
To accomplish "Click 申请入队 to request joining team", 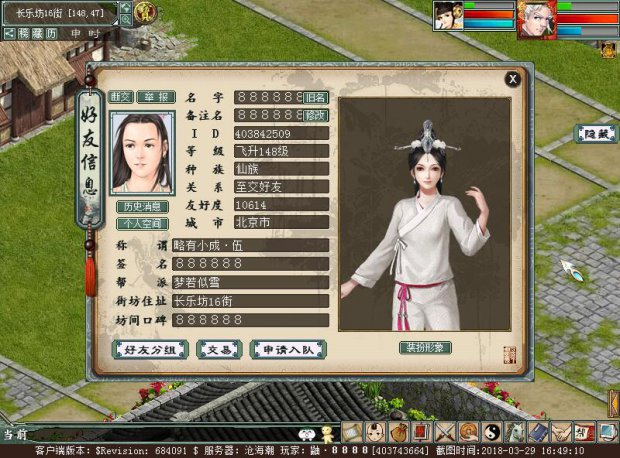I will (x=287, y=350).
